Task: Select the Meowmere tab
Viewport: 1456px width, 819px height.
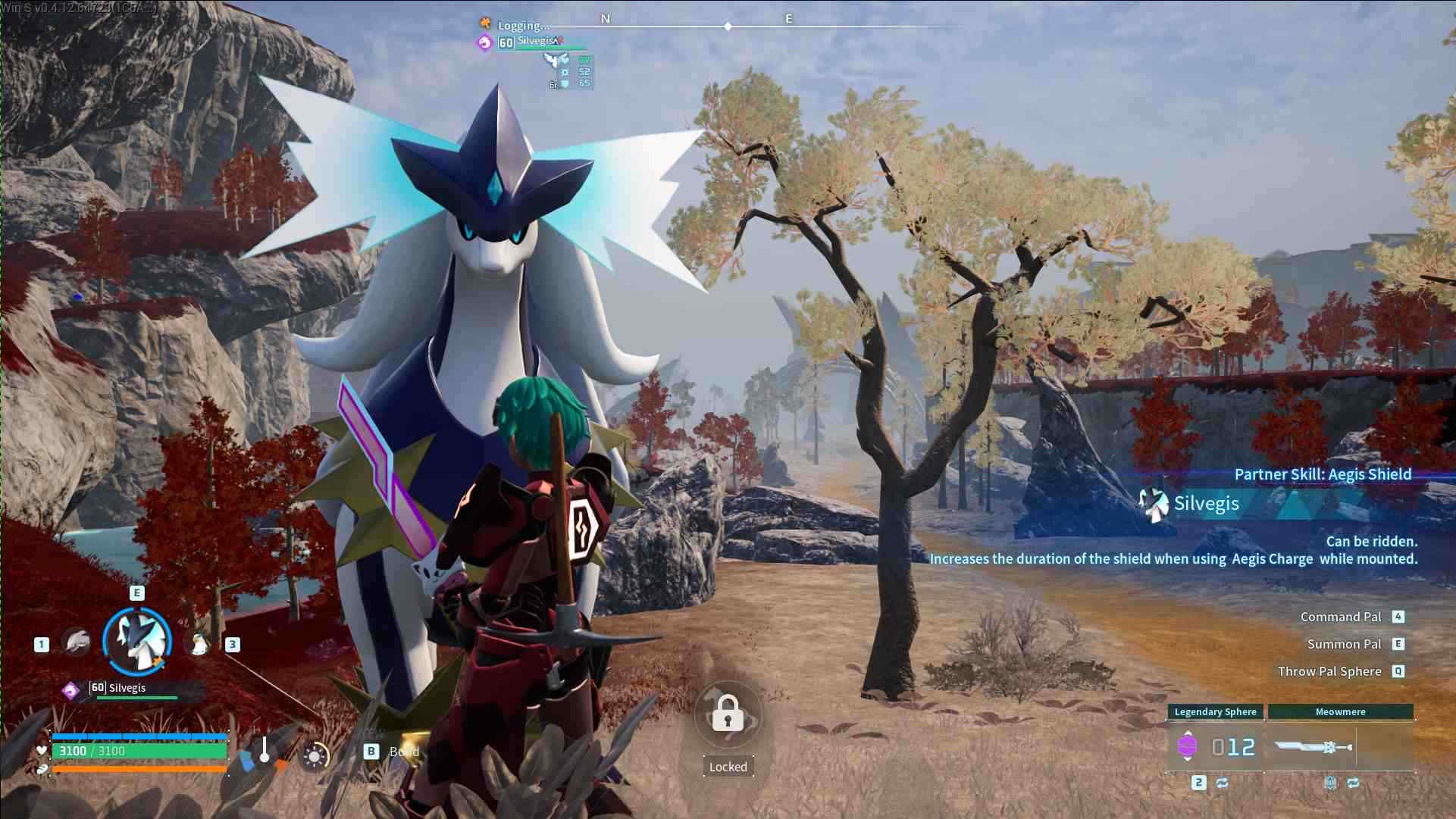Action: pyautogui.click(x=1340, y=711)
